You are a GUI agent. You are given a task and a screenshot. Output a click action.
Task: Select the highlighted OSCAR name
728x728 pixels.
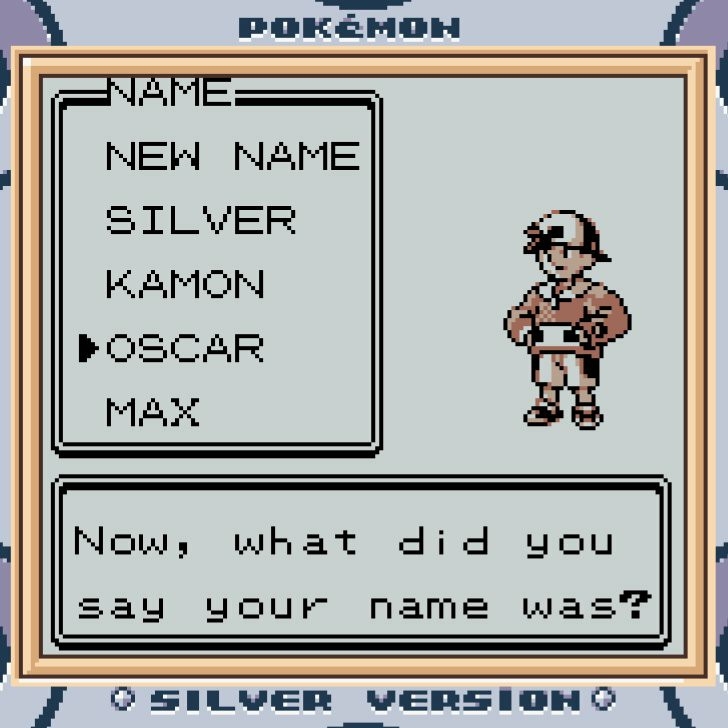point(185,348)
